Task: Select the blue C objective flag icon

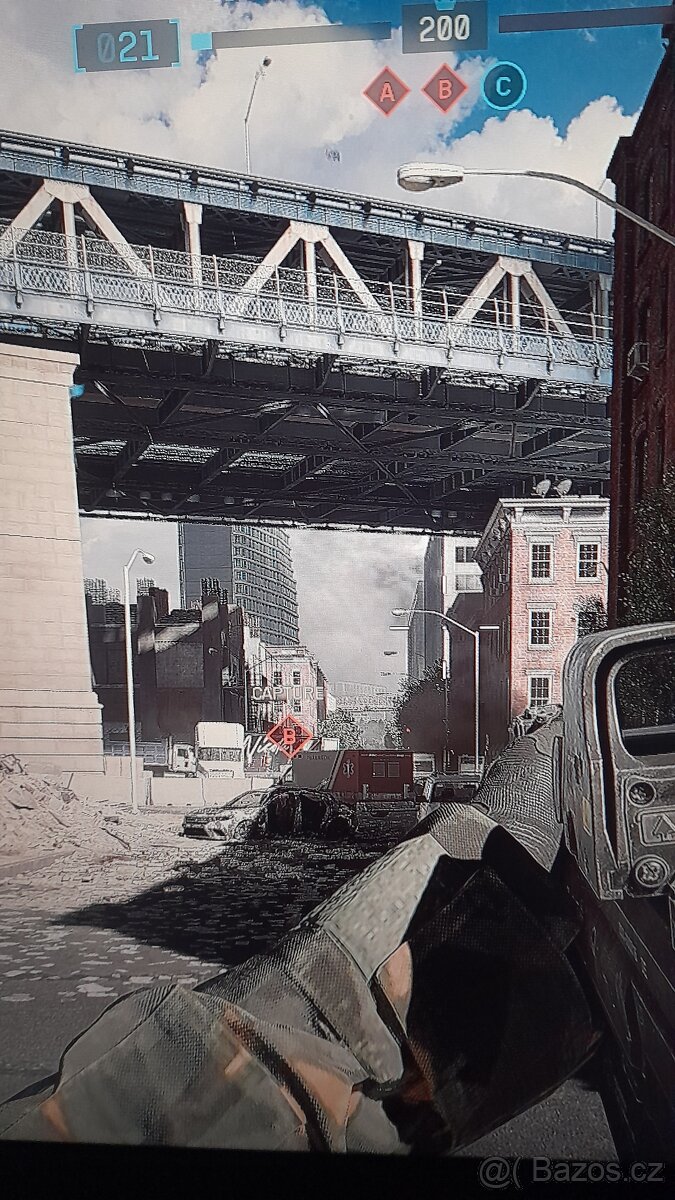Action: [x=504, y=87]
